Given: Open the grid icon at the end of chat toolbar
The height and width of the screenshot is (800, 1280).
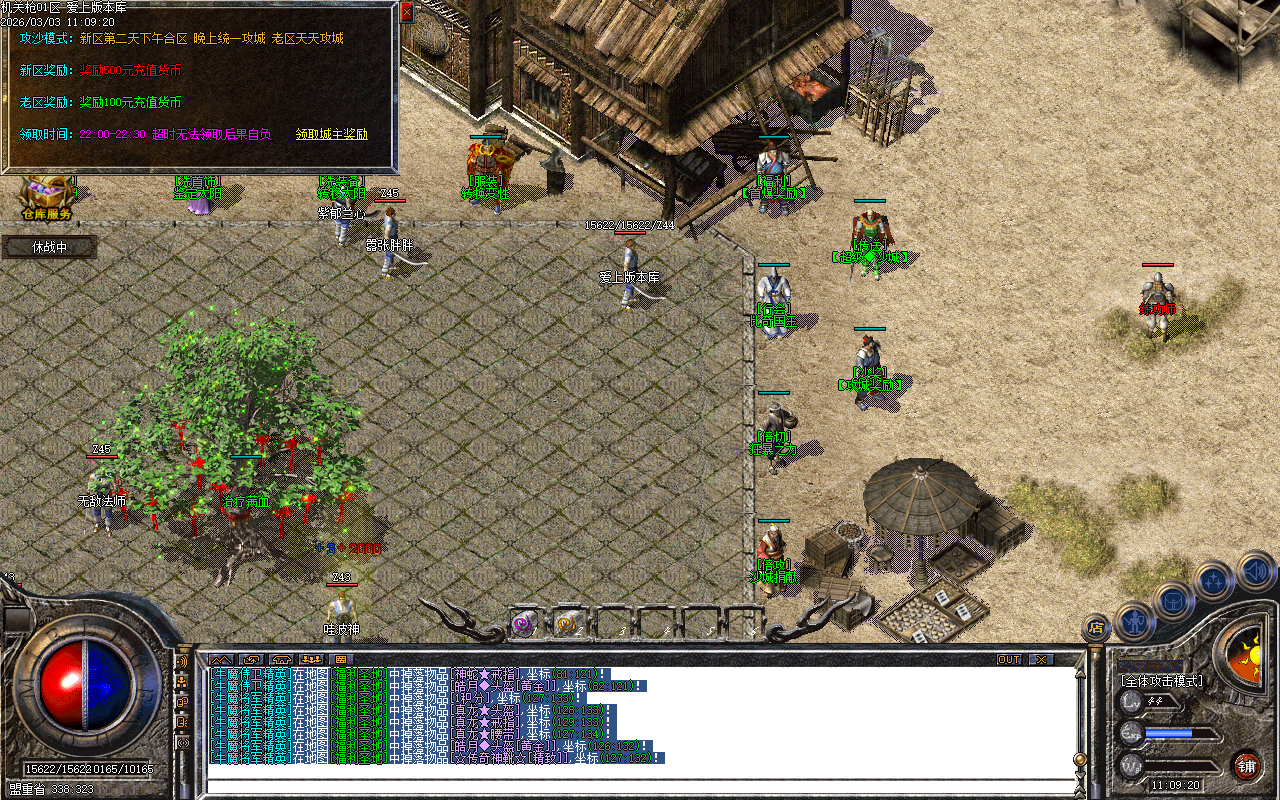Looking at the screenshot, I should click(339, 659).
